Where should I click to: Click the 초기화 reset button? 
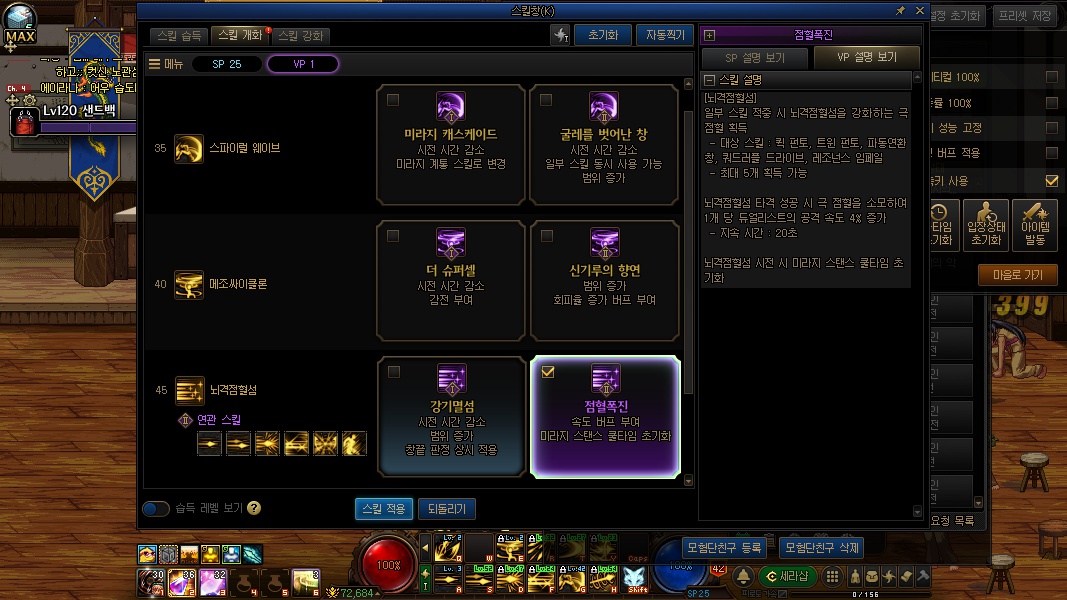pyautogui.click(x=603, y=35)
